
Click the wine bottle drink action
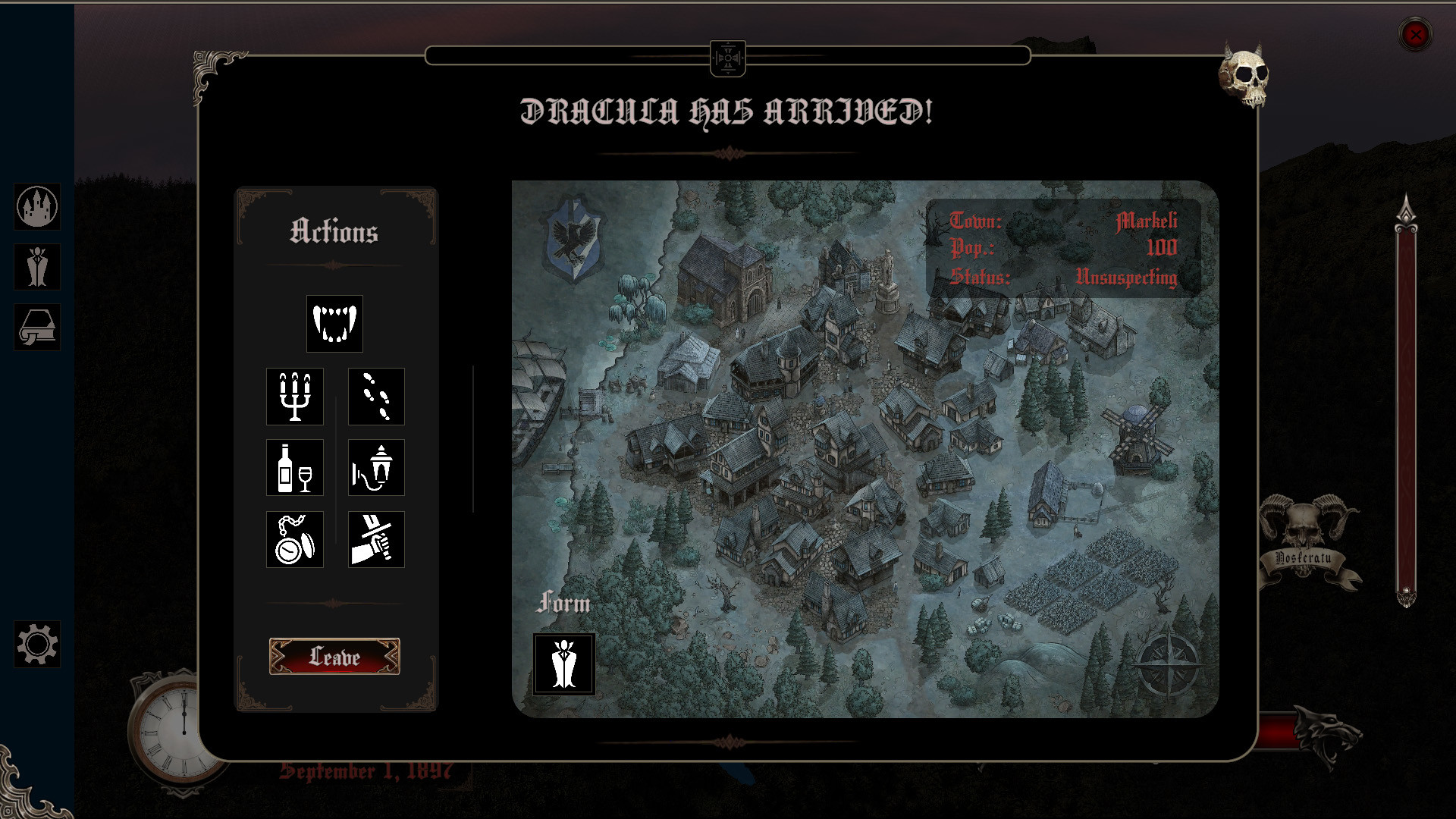[295, 468]
